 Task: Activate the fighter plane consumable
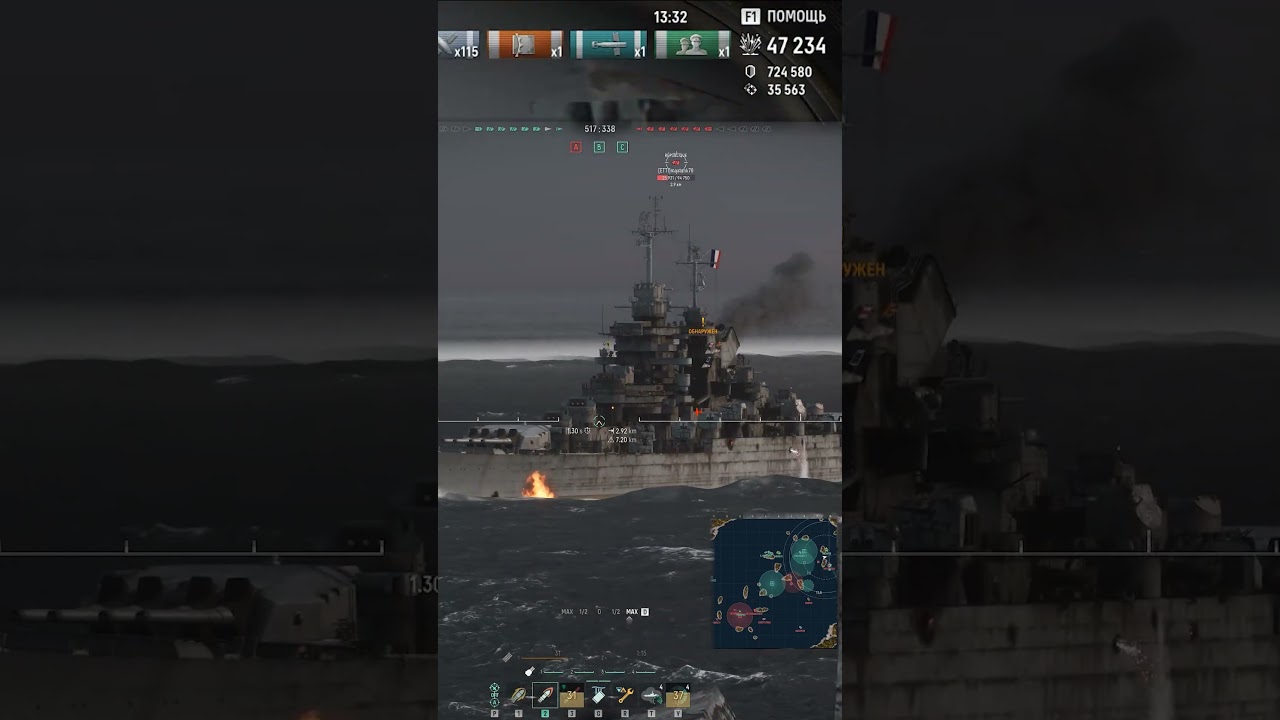pyautogui.click(x=651, y=695)
